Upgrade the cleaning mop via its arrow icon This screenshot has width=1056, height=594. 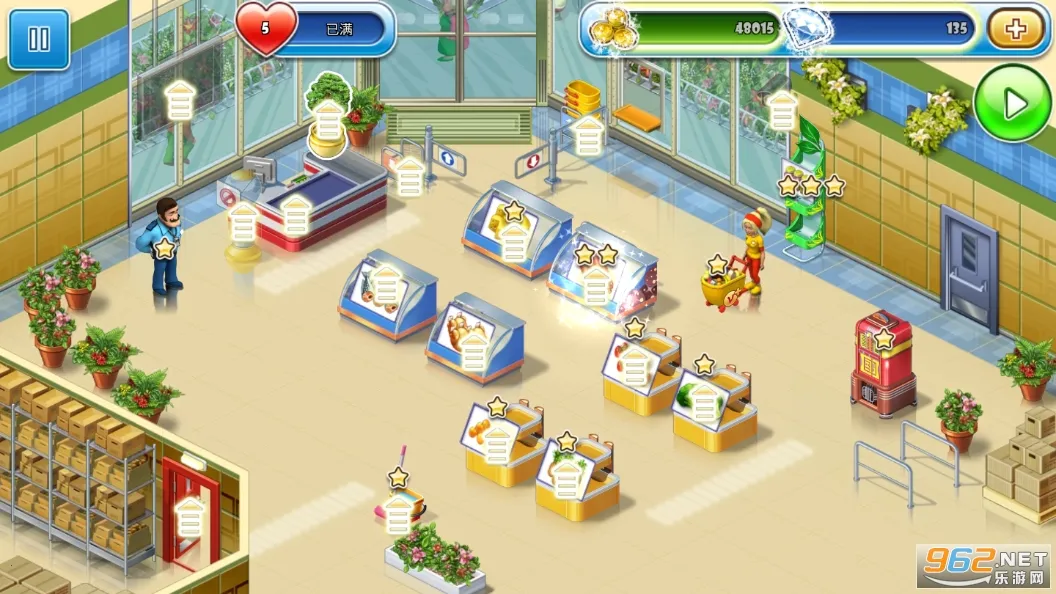tap(399, 514)
